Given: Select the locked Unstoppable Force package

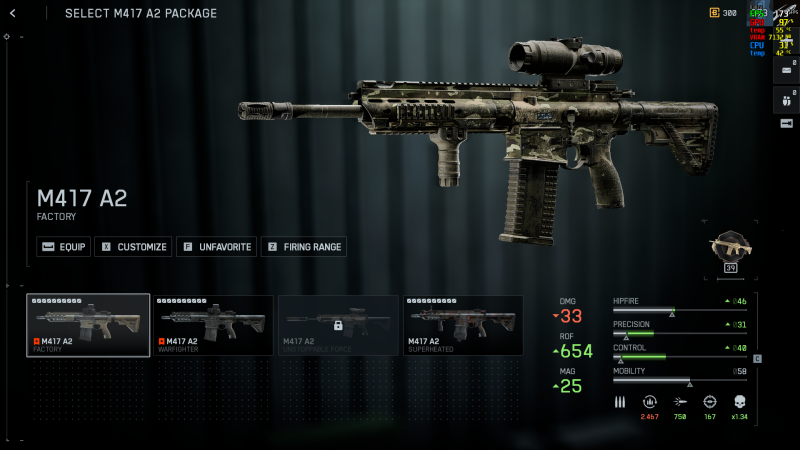Looking at the screenshot, I should point(338,325).
